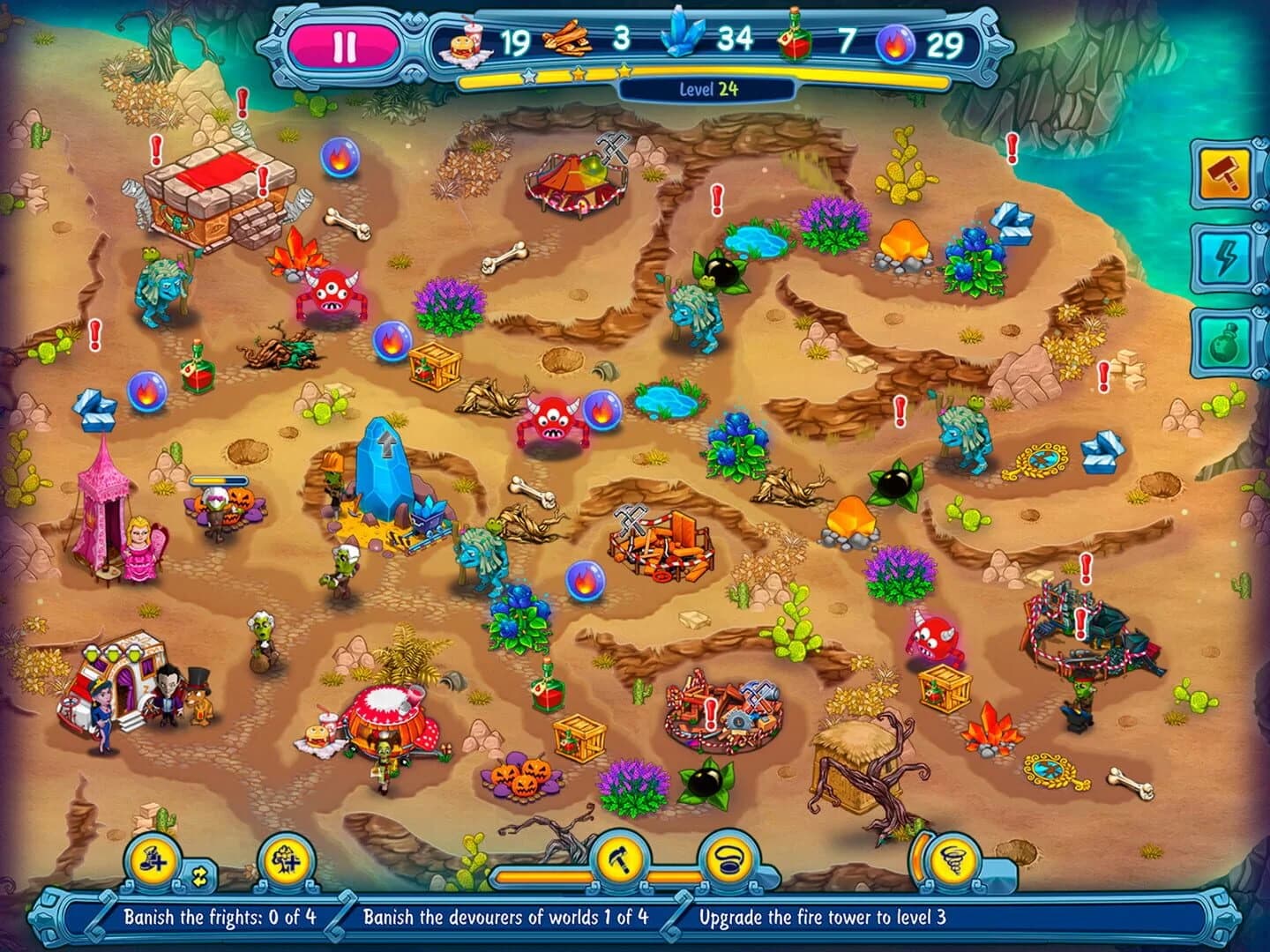This screenshot has height=952, width=1270.
Task: Select the 'Banish the devourers of worlds' objective tab
Action: tap(507, 916)
